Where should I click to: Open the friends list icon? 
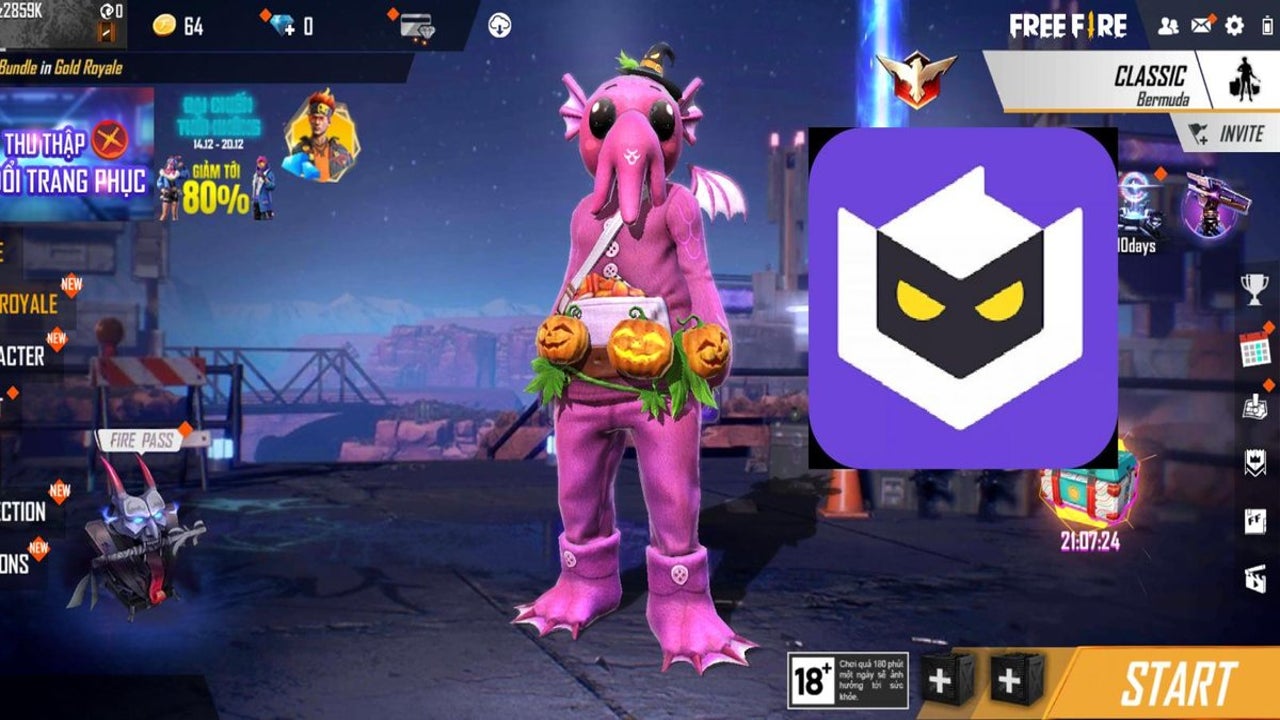coord(1168,26)
